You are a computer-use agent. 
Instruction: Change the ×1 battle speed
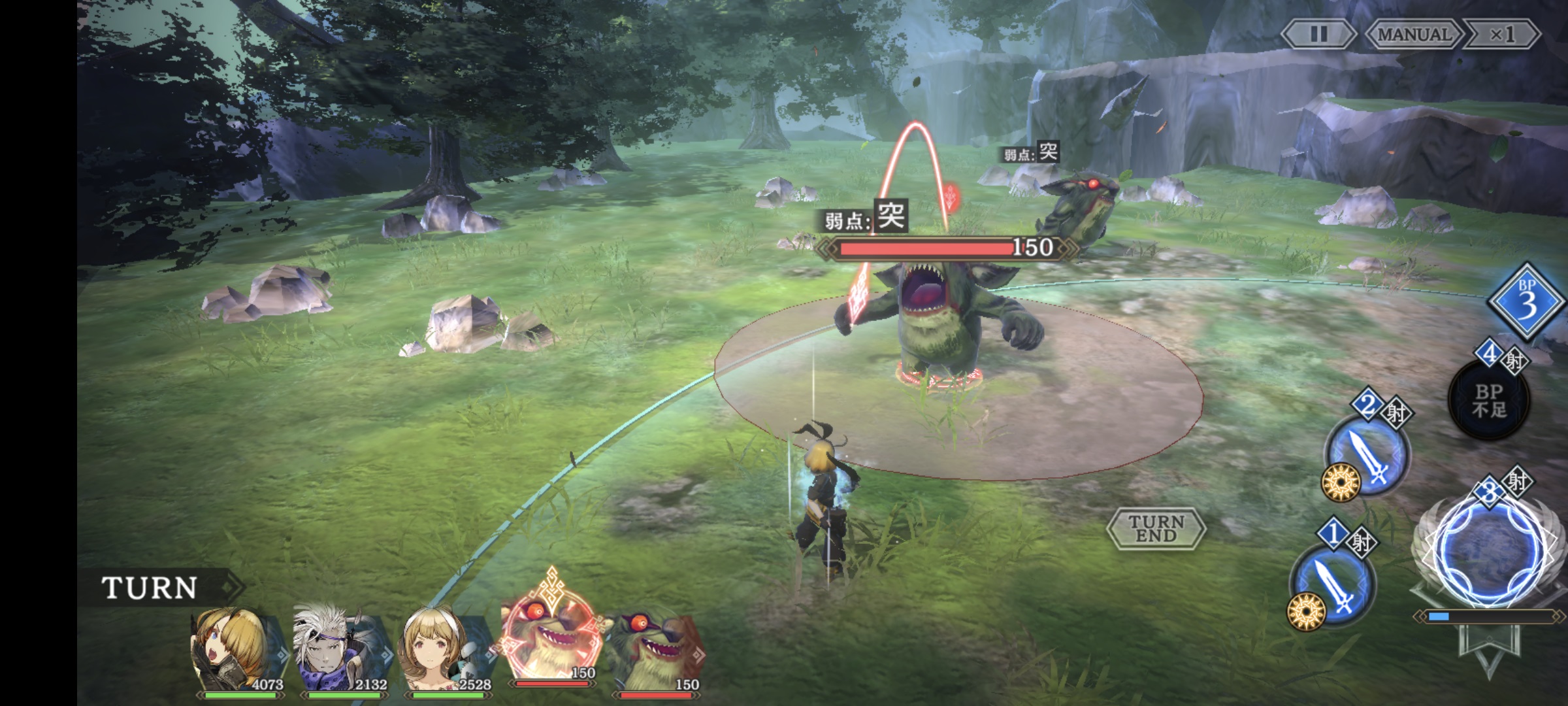click(1501, 34)
